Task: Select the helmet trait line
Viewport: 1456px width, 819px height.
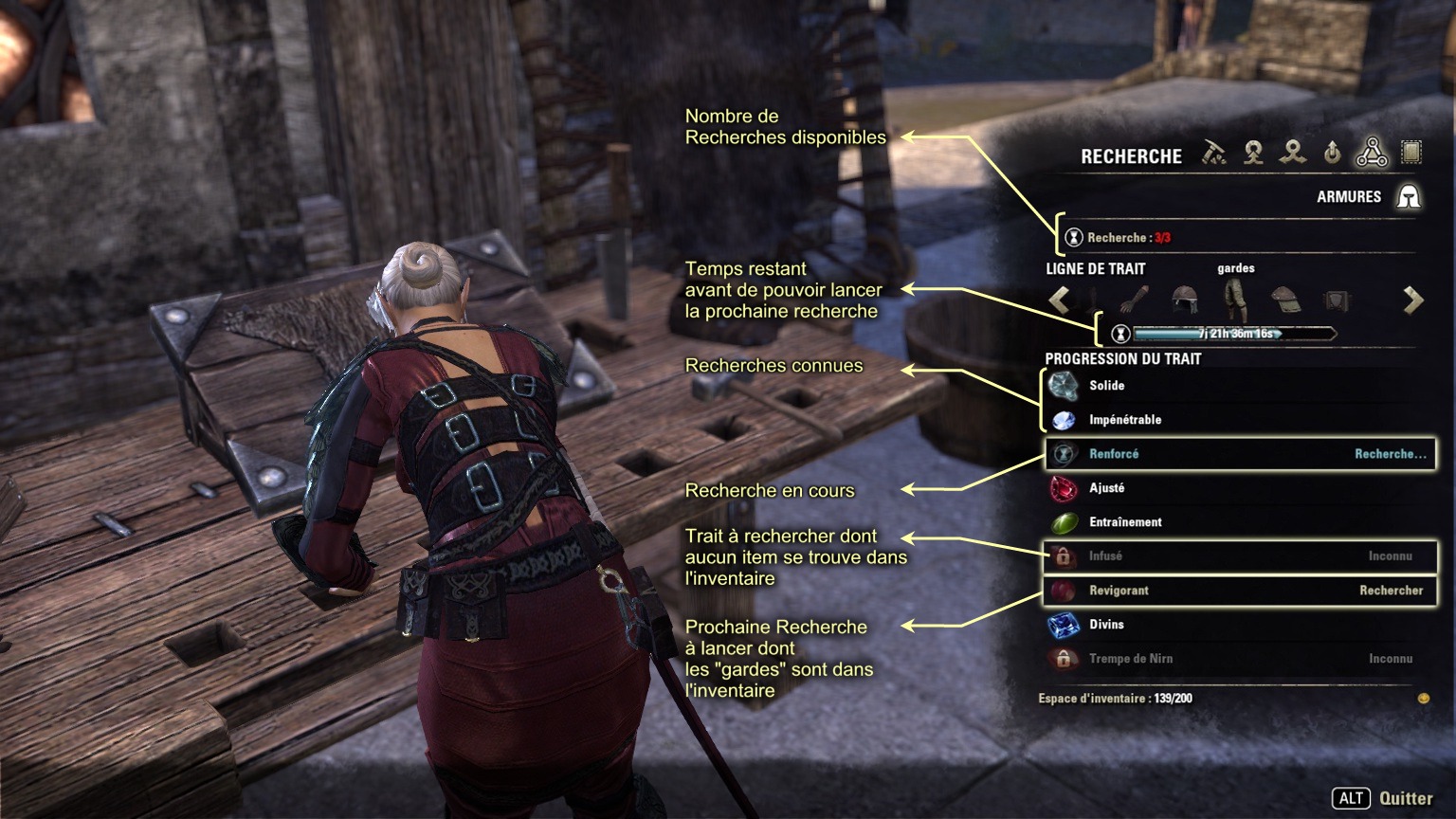Action: pyautogui.click(x=1185, y=300)
